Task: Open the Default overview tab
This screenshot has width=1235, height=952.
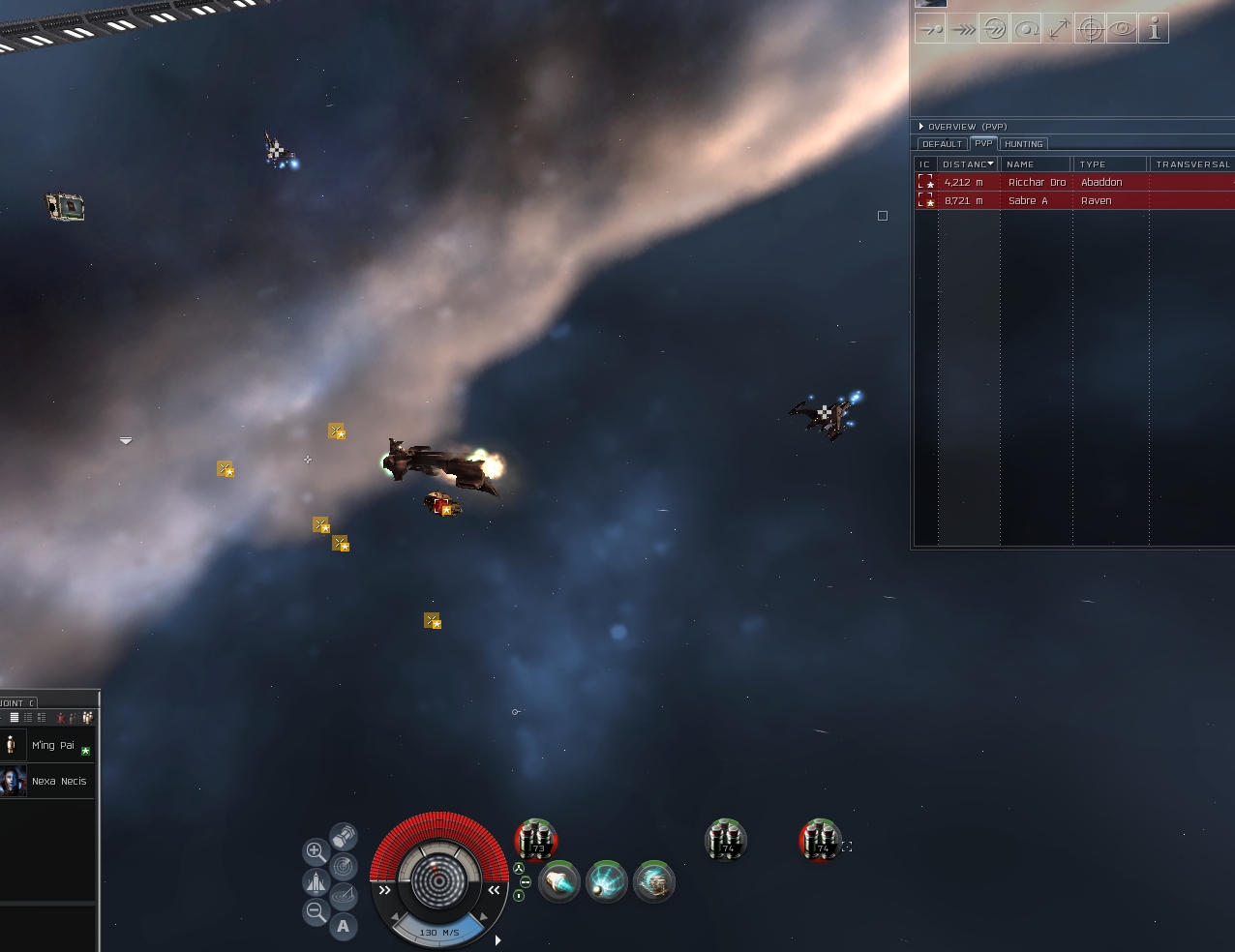Action: [x=942, y=144]
